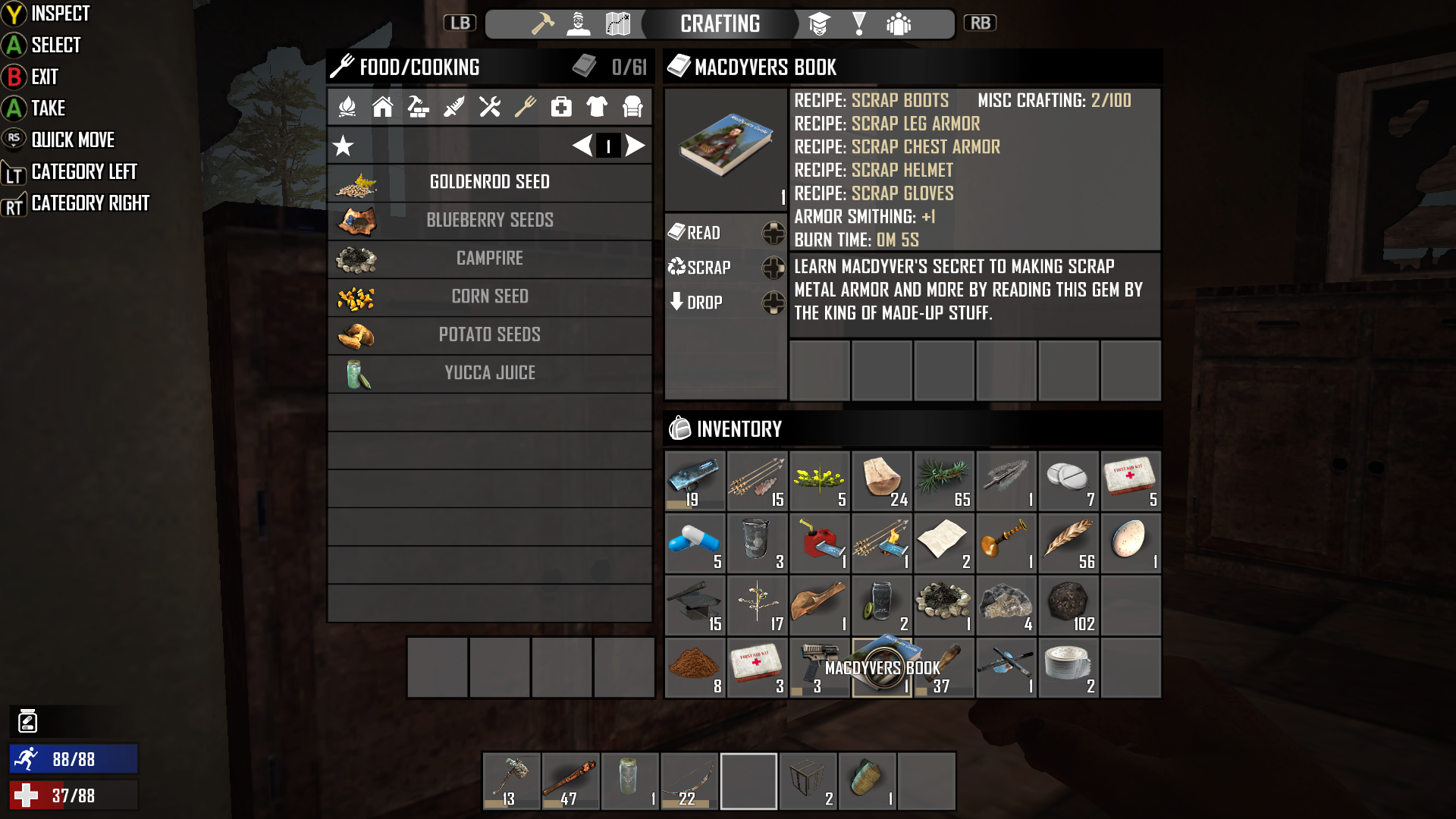Image resolution: width=1456 pixels, height=819 pixels.
Task: Choose the Drop action
Action: pyautogui.click(x=704, y=303)
